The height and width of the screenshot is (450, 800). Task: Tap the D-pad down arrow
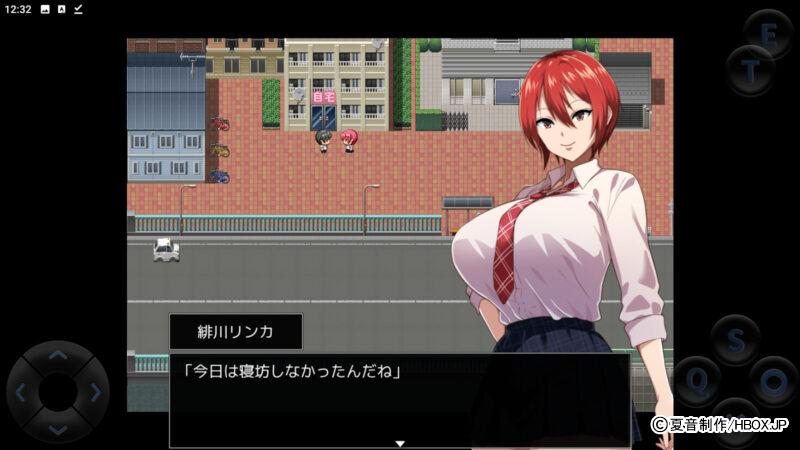[58, 428]
